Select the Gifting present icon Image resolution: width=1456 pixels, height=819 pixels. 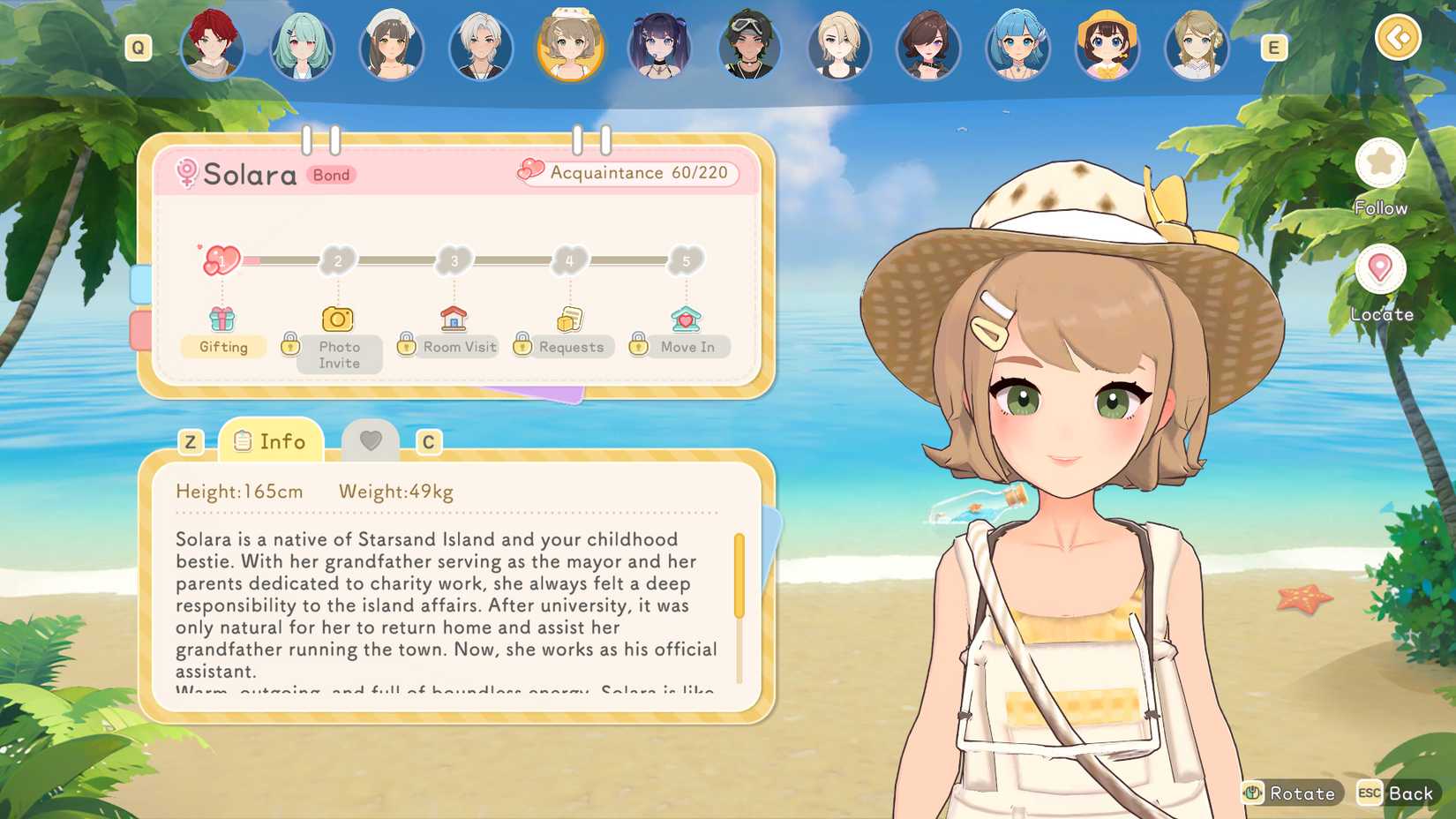click(x=223, y=318)
